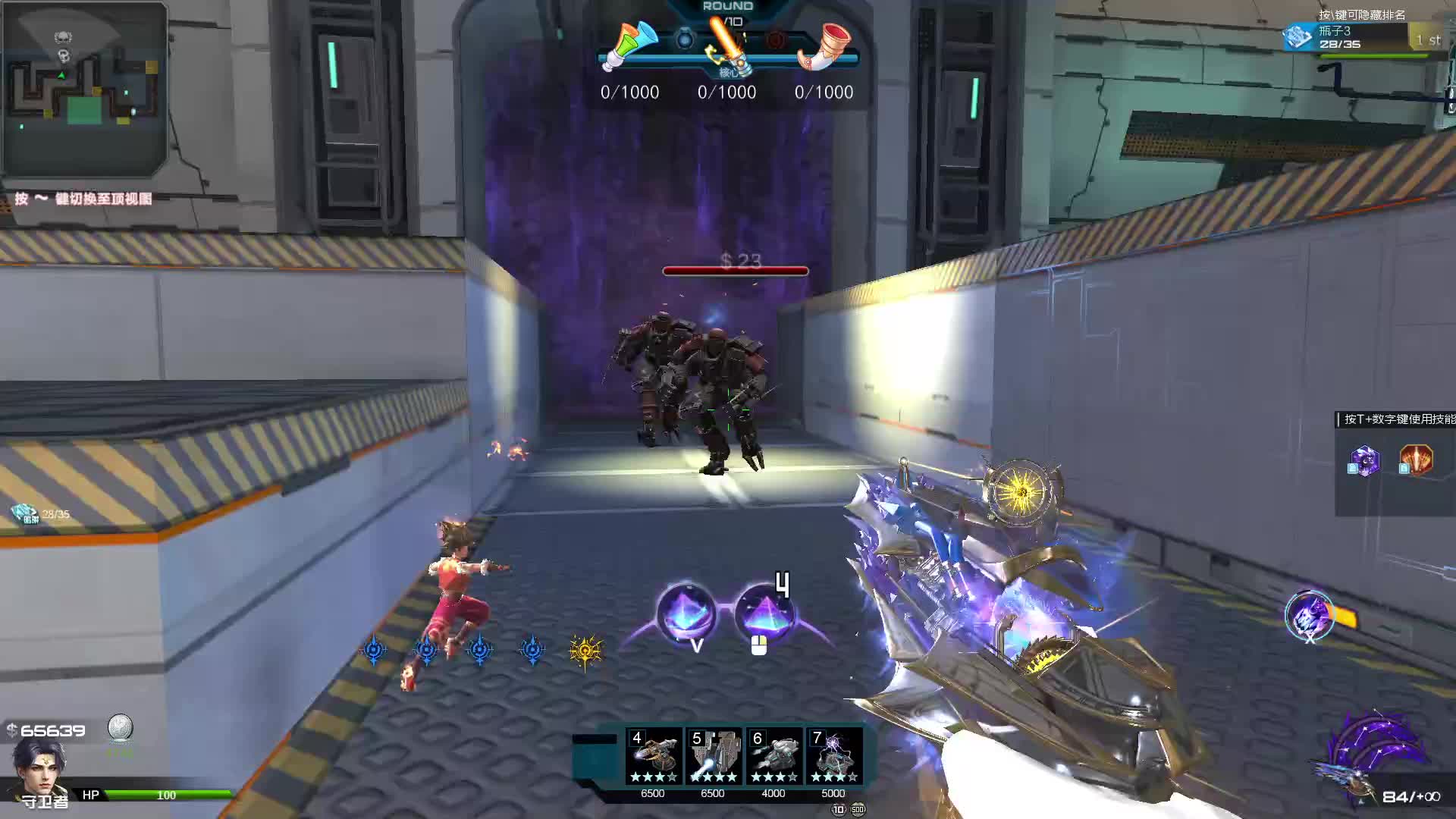Click the guardian character portrait
The image size is (1456, 819).
[39, 766]
